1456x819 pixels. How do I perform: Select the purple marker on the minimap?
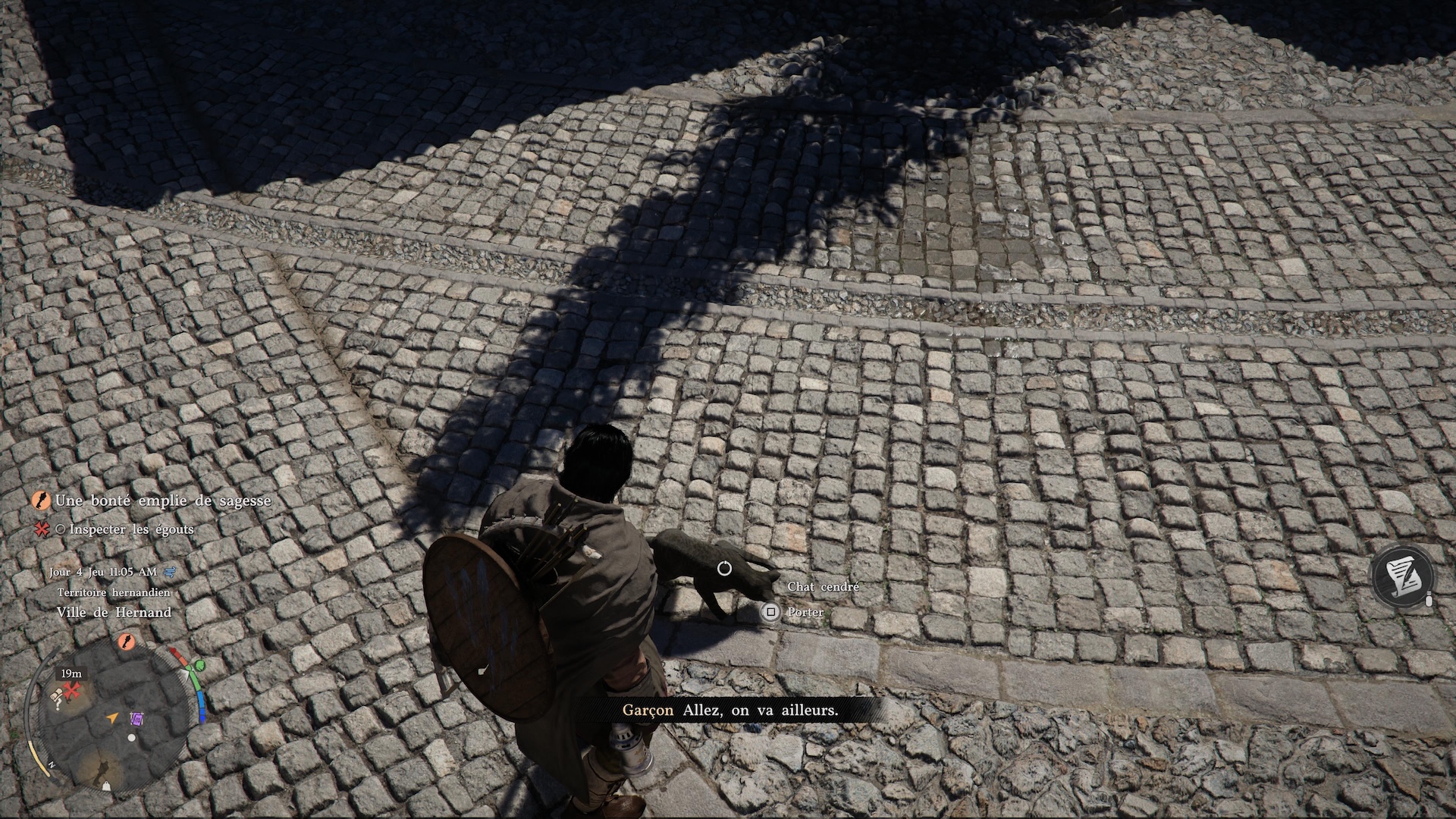pyautogui.click(x=137, y=718)
